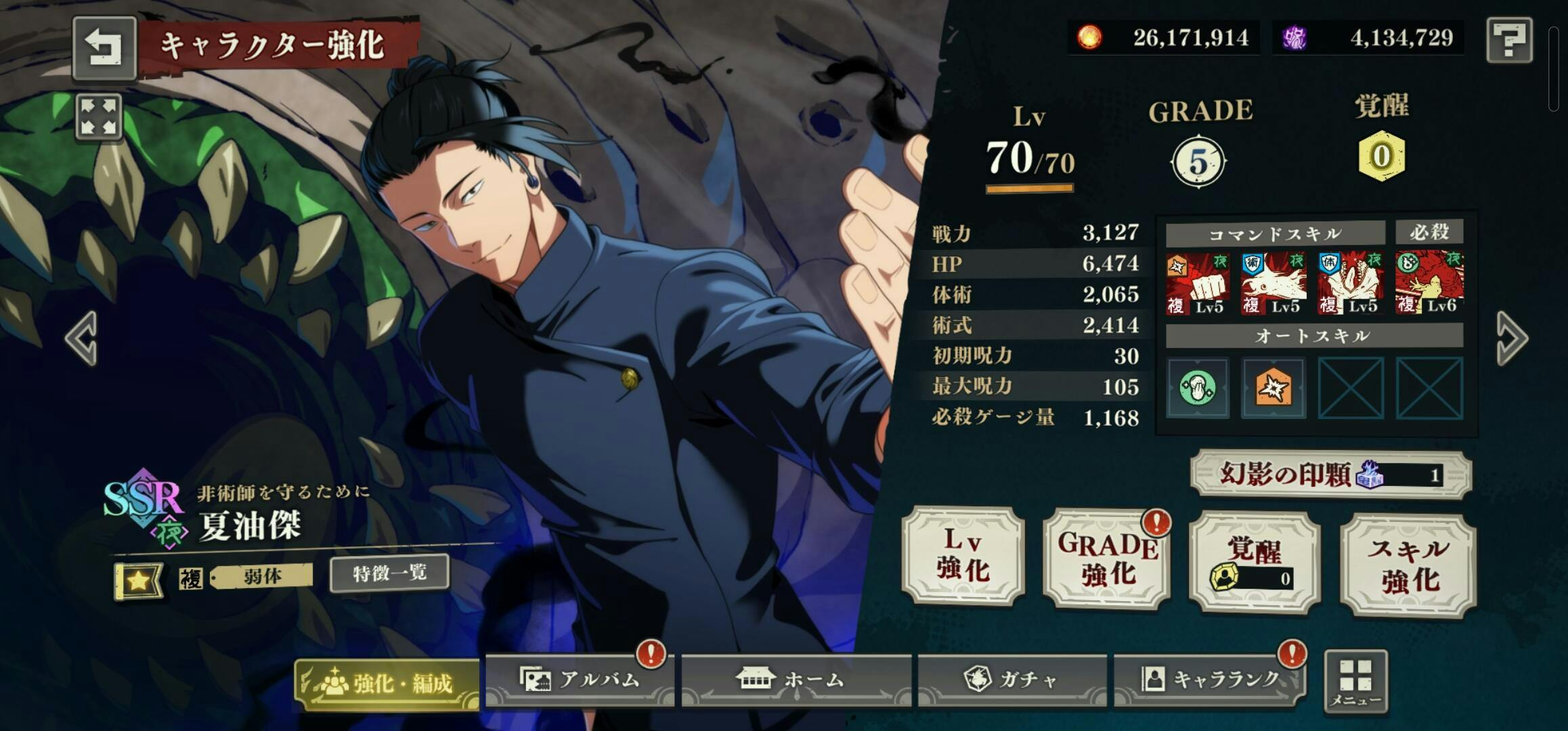Open the 覚醒 awakening button
1568x731 pixels.
click(1254, 562)
